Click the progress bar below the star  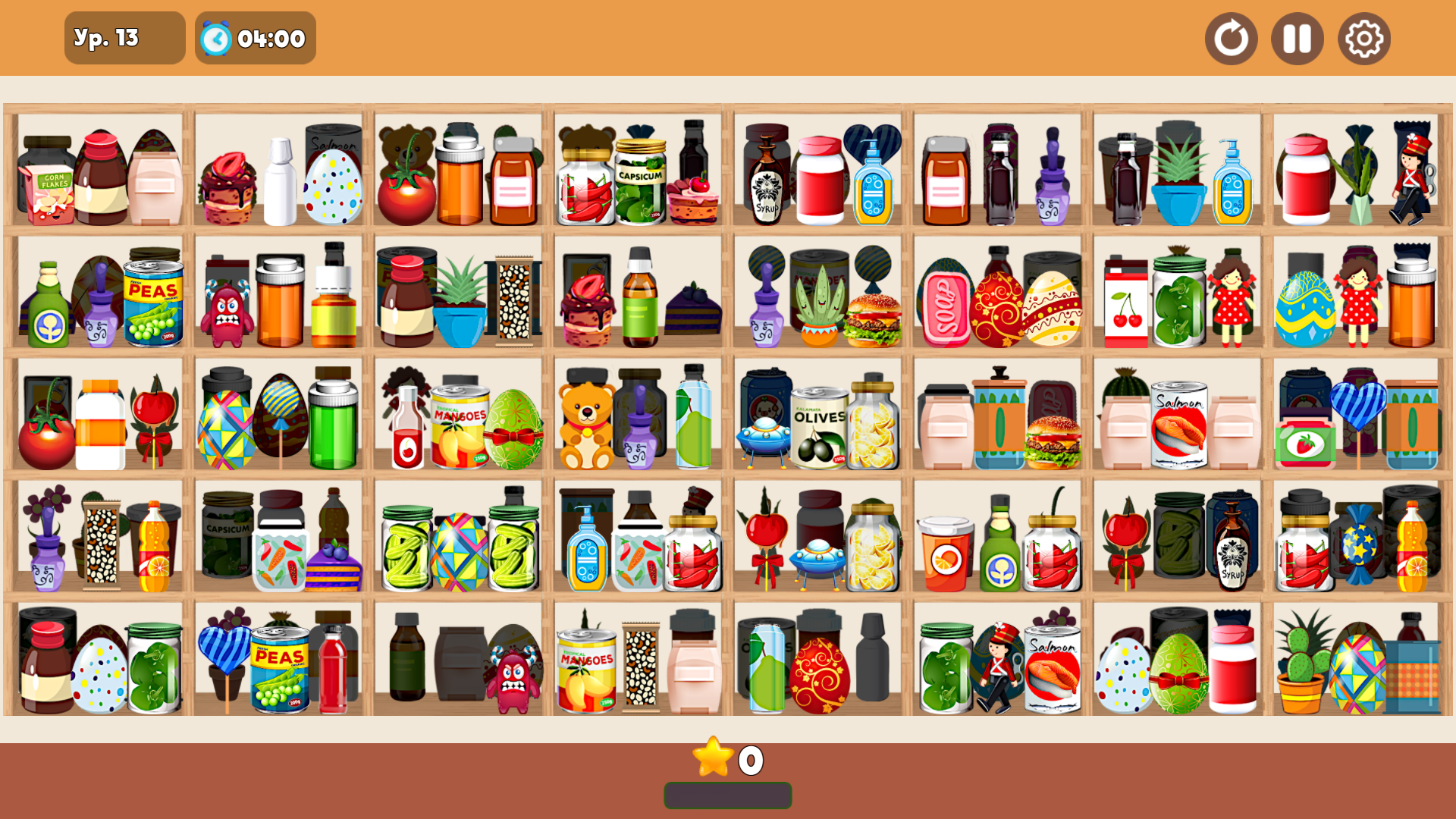(x=727, y=795)
